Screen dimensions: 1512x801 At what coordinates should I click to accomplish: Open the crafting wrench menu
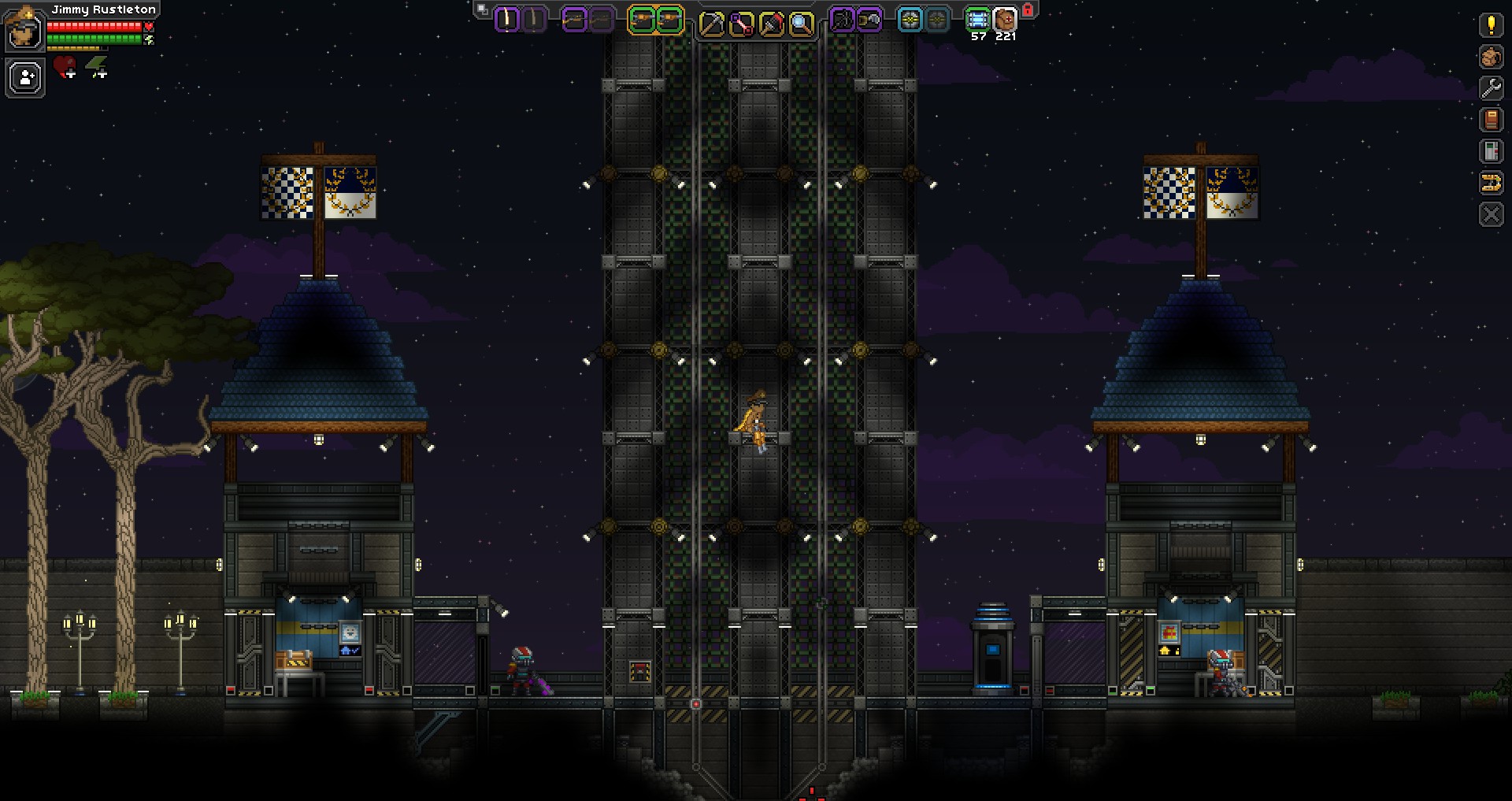point(1491,88)
